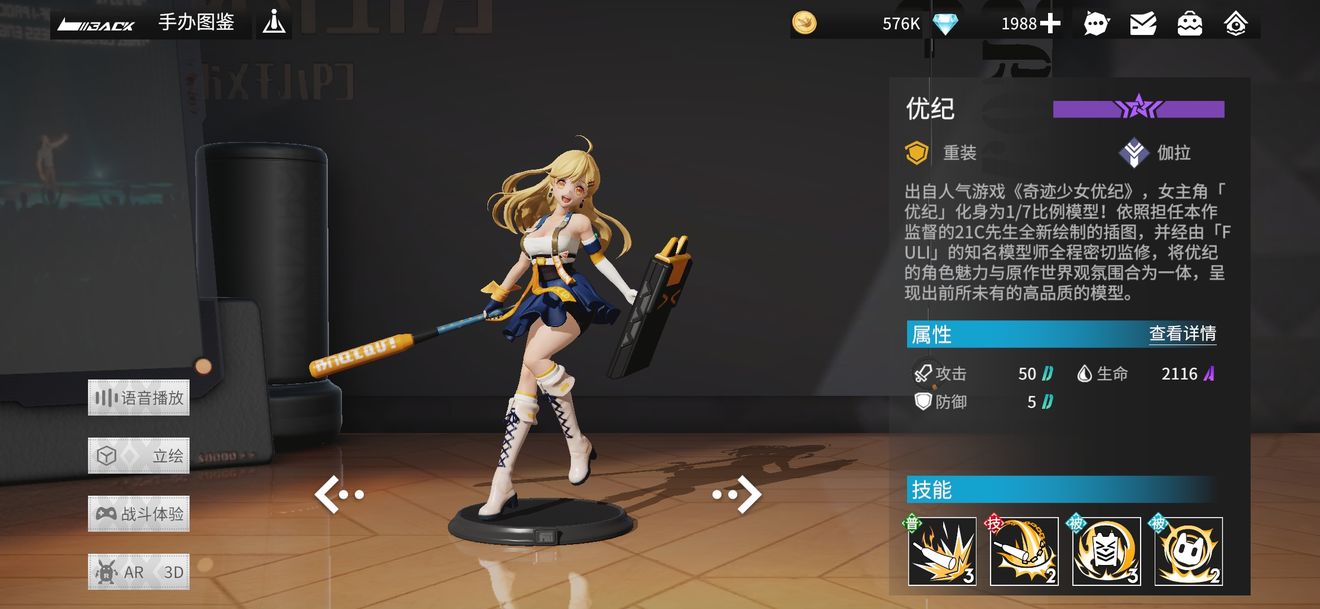Image resolution: width=1320 pixels, height=609 pixels.
Task: Open the mail envelope icon
Action: click(1143, 24)
